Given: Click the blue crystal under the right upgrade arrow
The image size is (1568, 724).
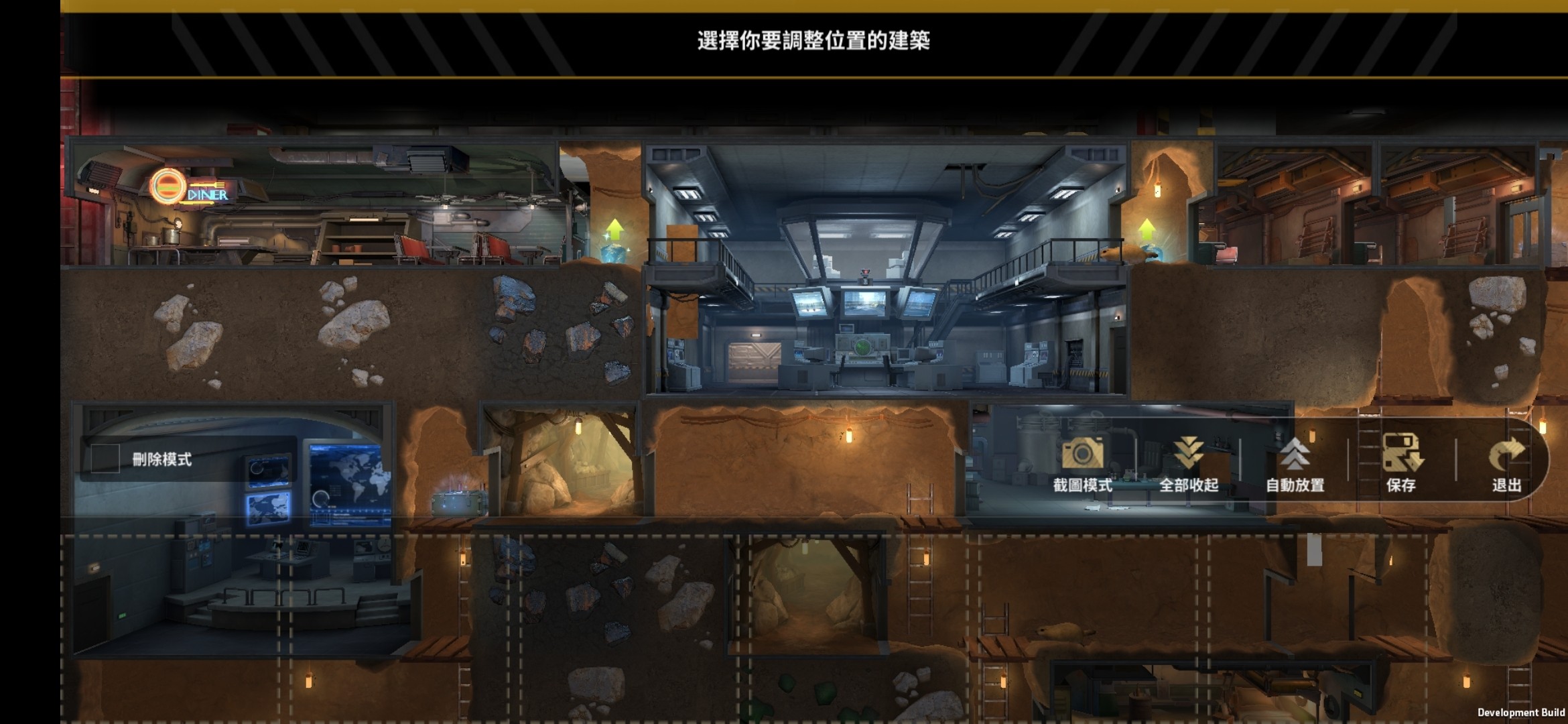Looking at the screenshot, I should point(1157,253).
